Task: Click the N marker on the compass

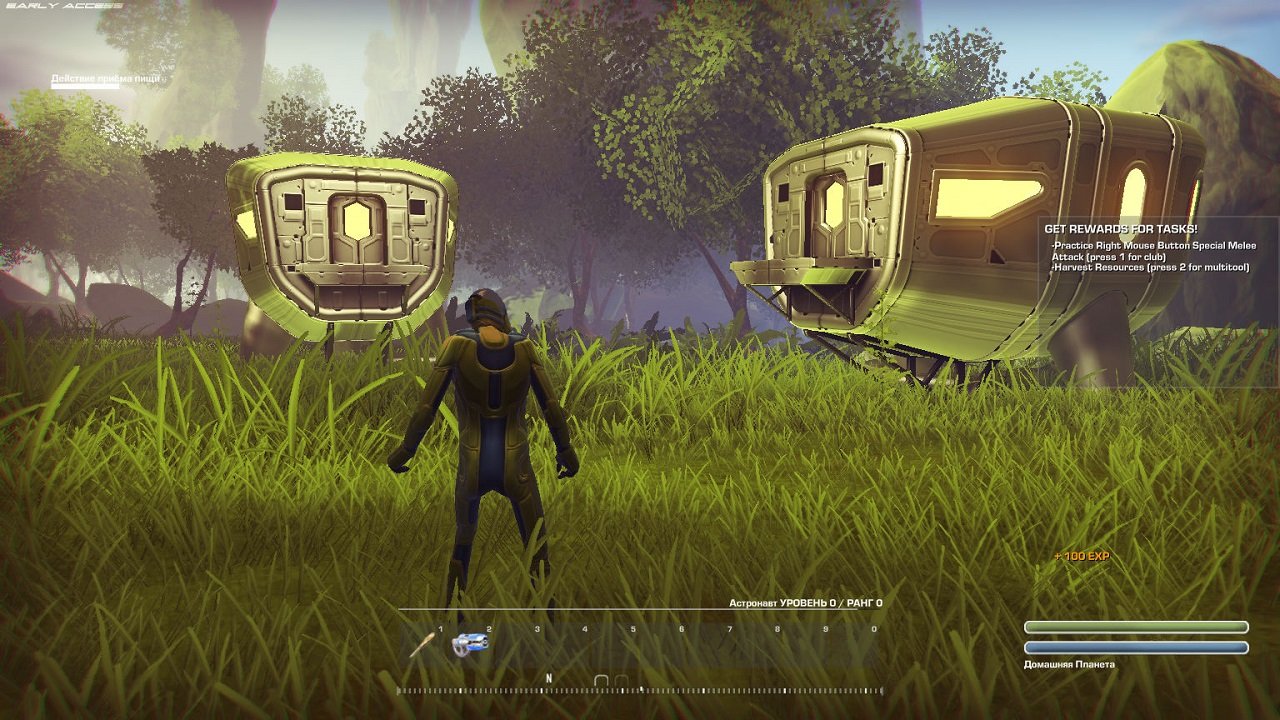Action: 547,677
